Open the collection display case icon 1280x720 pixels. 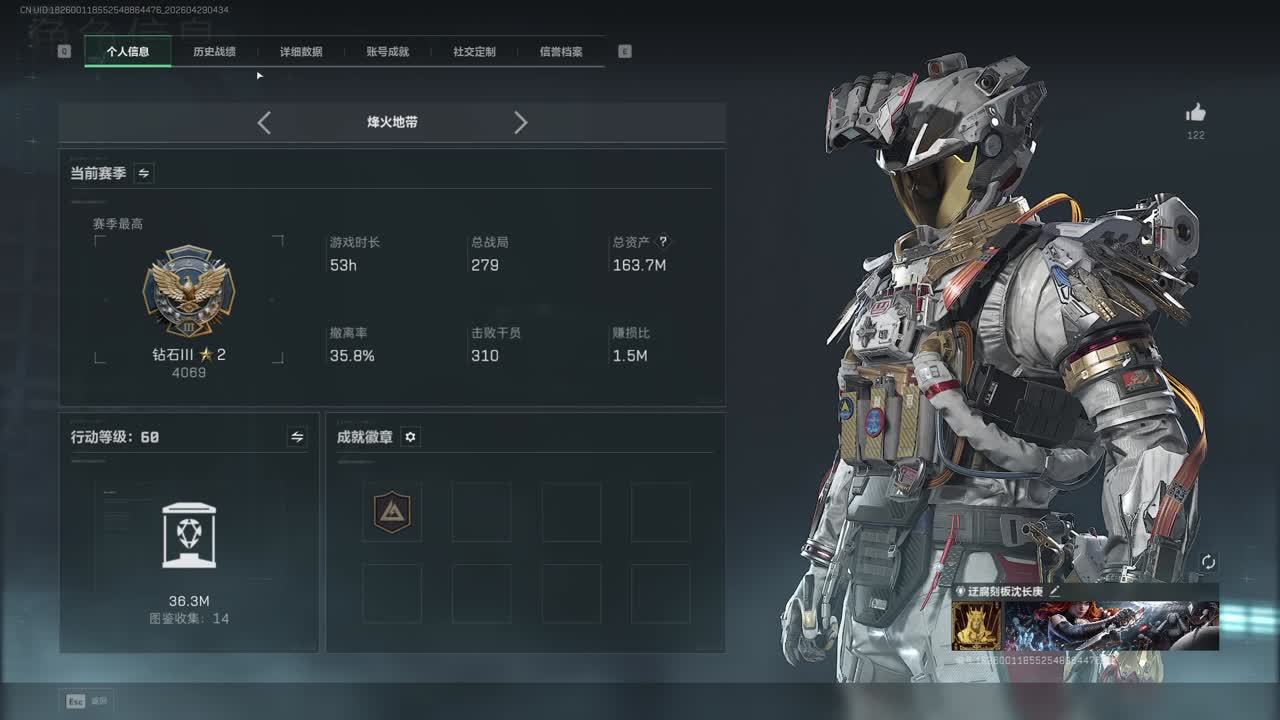(189, 537)
